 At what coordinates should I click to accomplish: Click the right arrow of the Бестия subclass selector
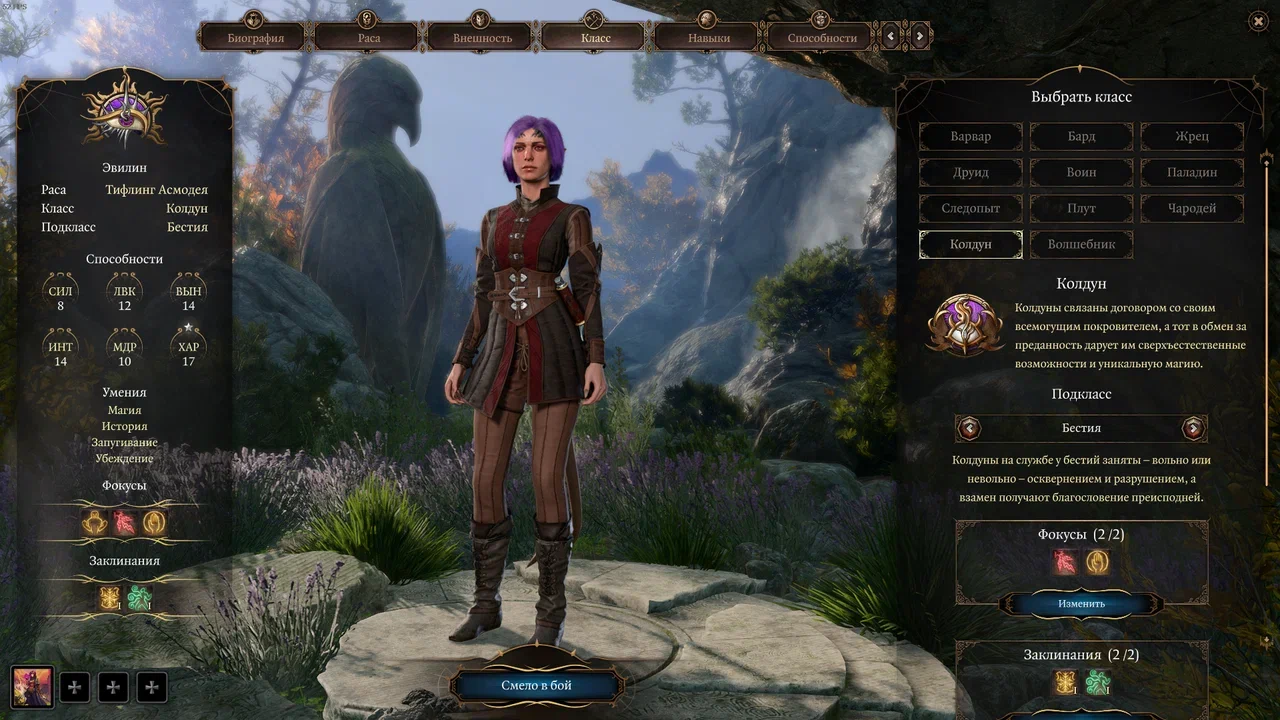(1194, 428)
